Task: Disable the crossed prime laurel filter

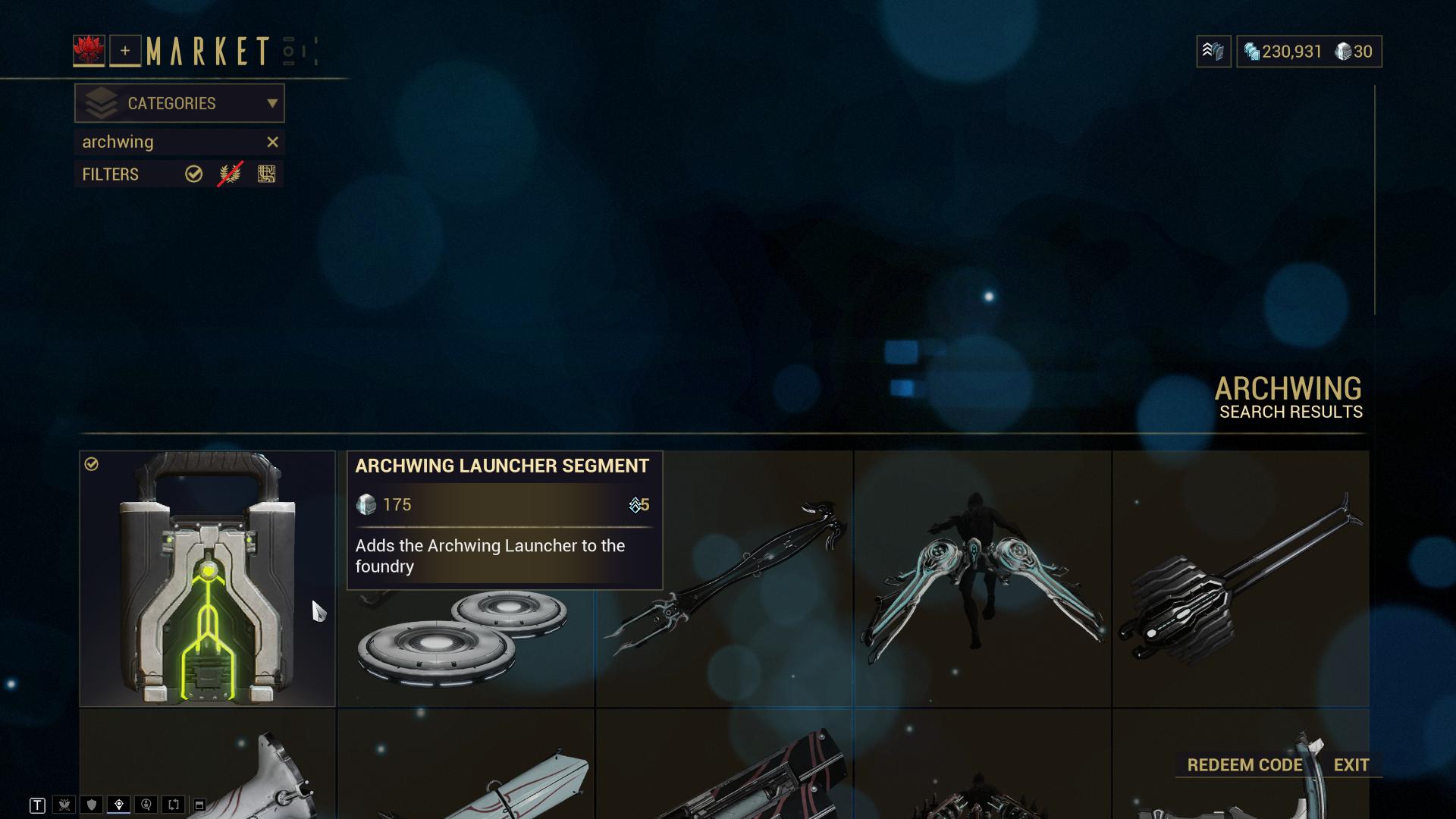Action: point(227,174)
